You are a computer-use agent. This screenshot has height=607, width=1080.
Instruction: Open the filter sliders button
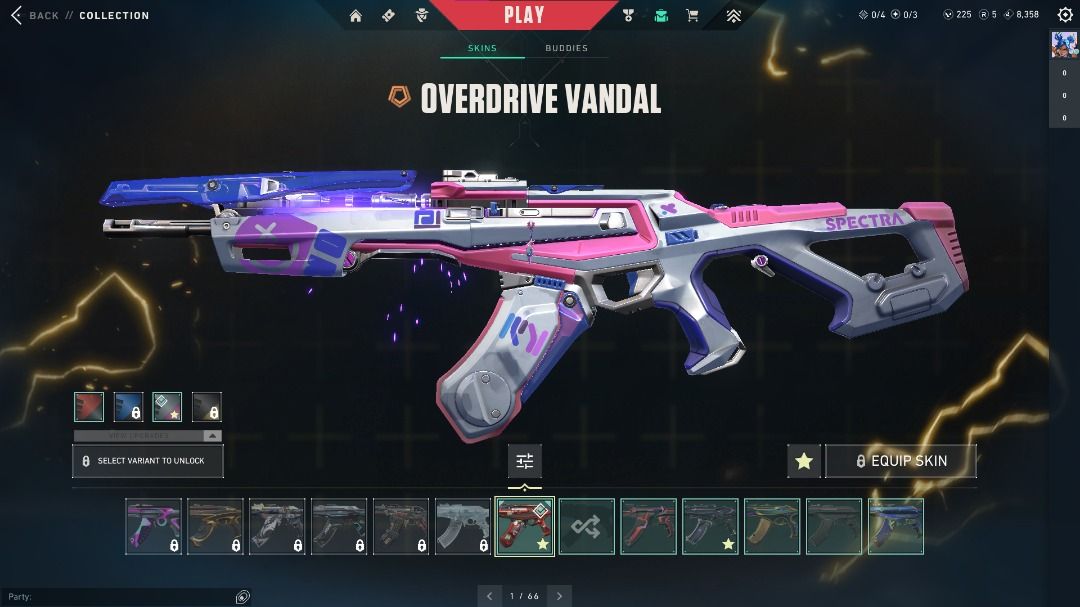pos(525,461)
